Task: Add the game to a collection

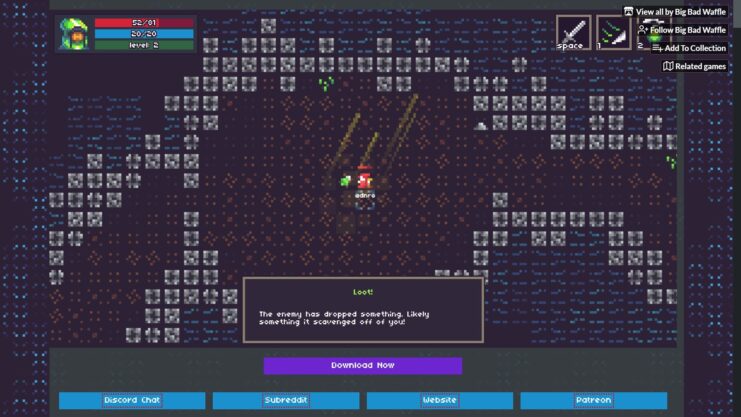Action: (688, 48)
